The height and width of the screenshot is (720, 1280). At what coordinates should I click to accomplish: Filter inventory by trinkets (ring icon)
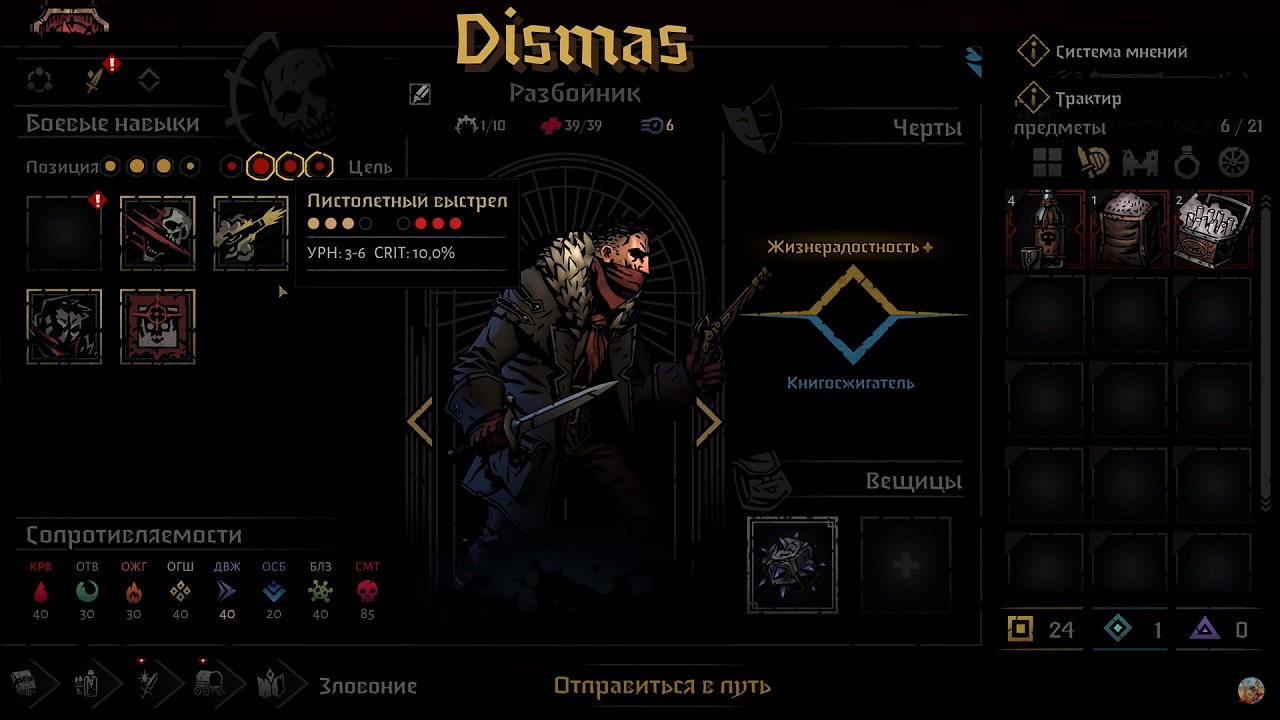1186,162
